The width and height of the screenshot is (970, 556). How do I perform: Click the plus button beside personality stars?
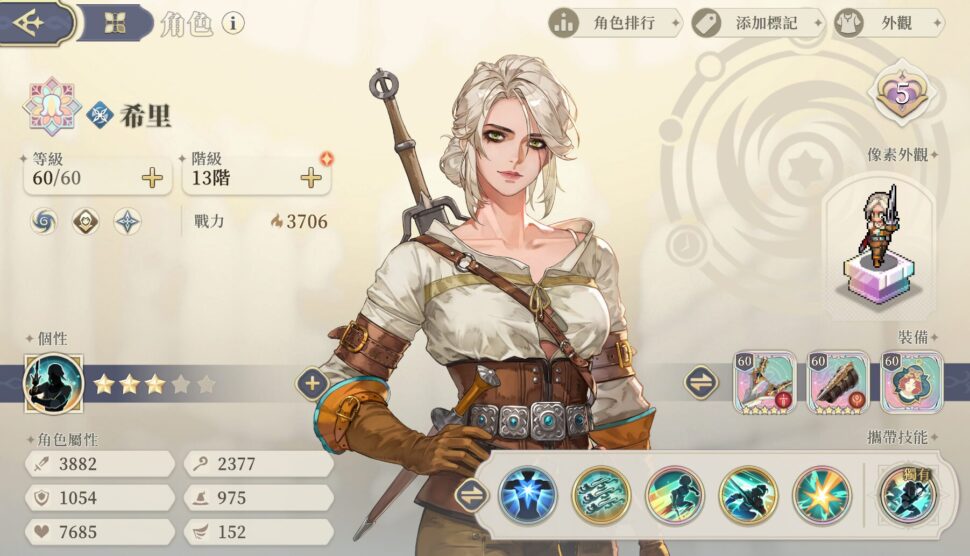312,383
